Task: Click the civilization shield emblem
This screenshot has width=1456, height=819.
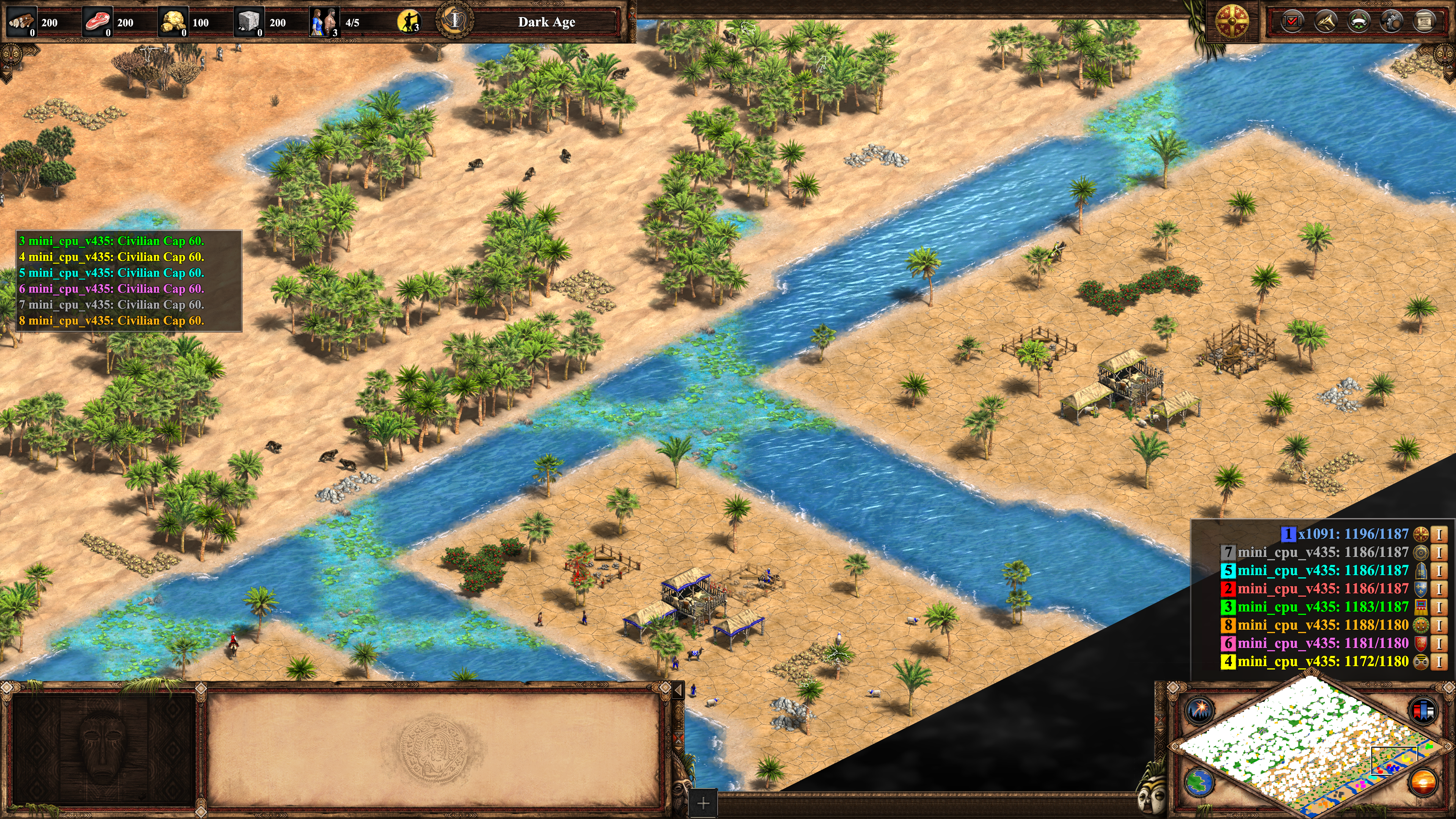Action: click(1232, 22)
